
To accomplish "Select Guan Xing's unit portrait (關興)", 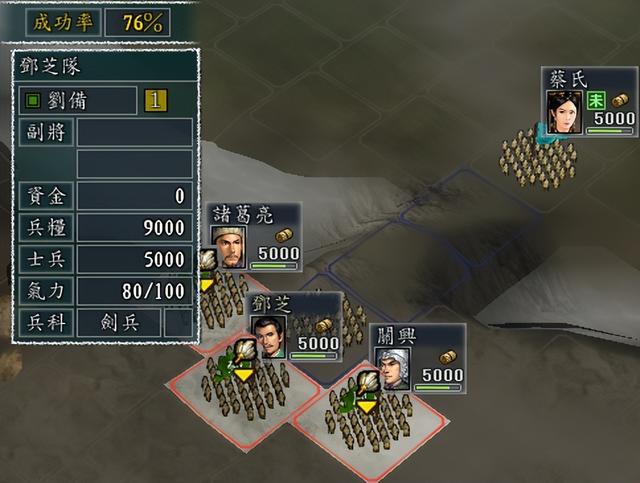I will (x=393, y=368).
